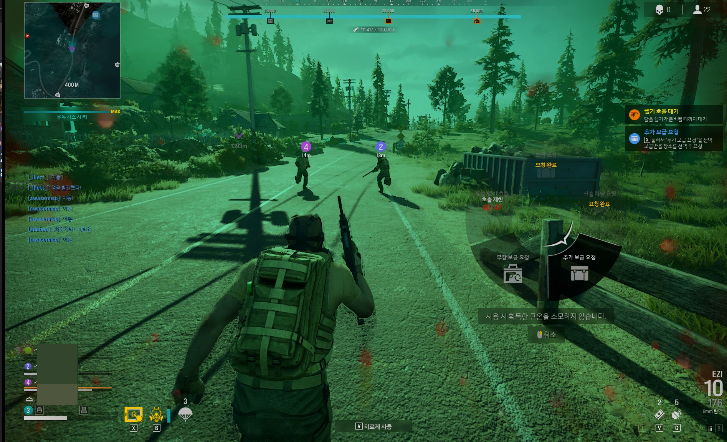Activate the yellow tablet field upgrade icon
The height and width of the screenshot is (442, 727).
[x=133, y=413]
